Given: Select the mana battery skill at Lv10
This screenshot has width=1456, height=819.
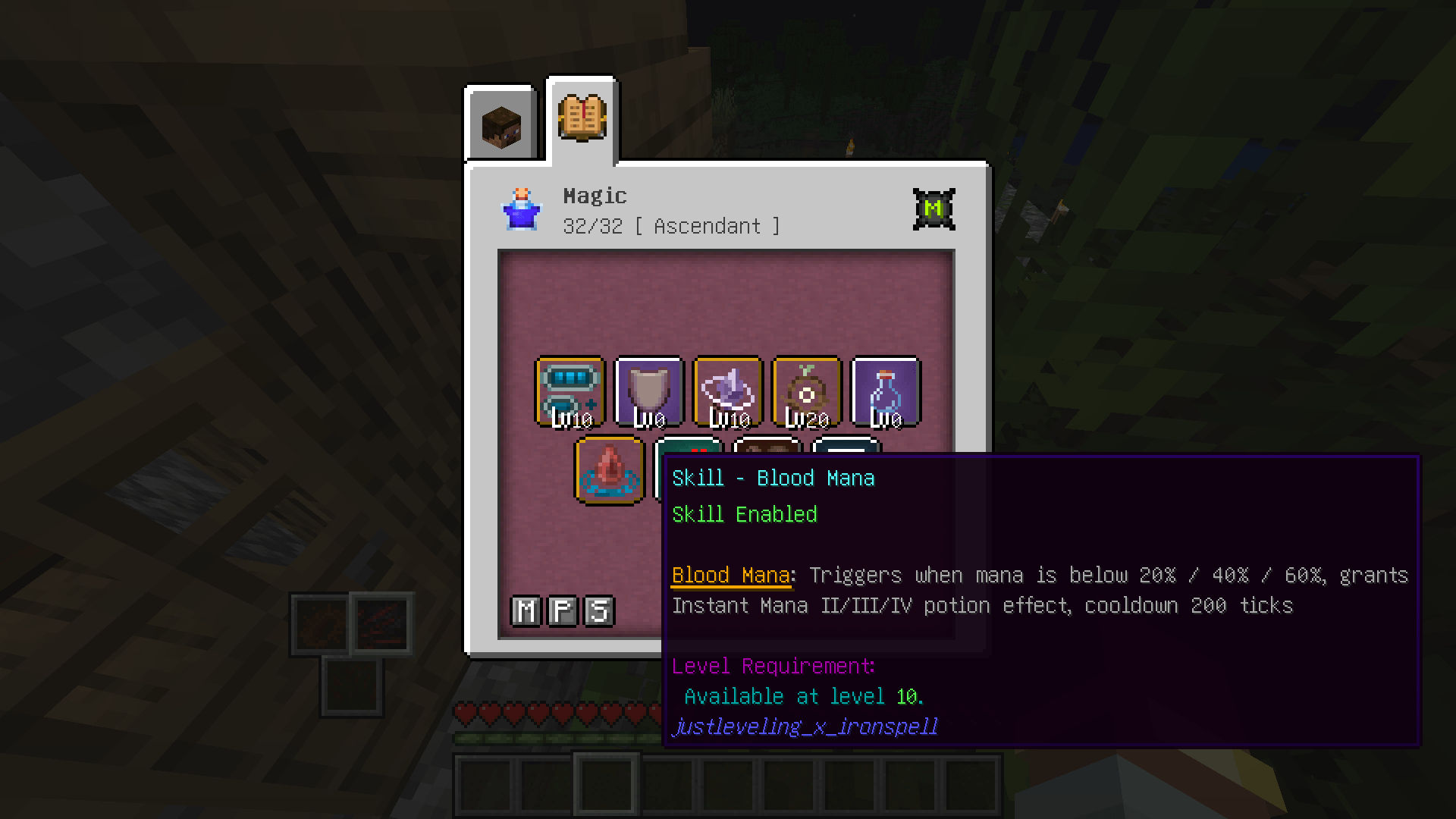Looking at the screenshot, I should pyautogui.click(x=571, y=391).
